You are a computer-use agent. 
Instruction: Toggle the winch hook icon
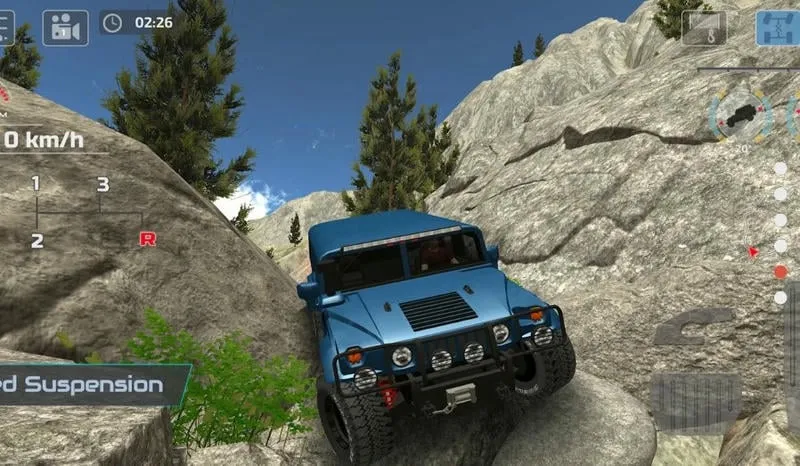click(705, 27)
